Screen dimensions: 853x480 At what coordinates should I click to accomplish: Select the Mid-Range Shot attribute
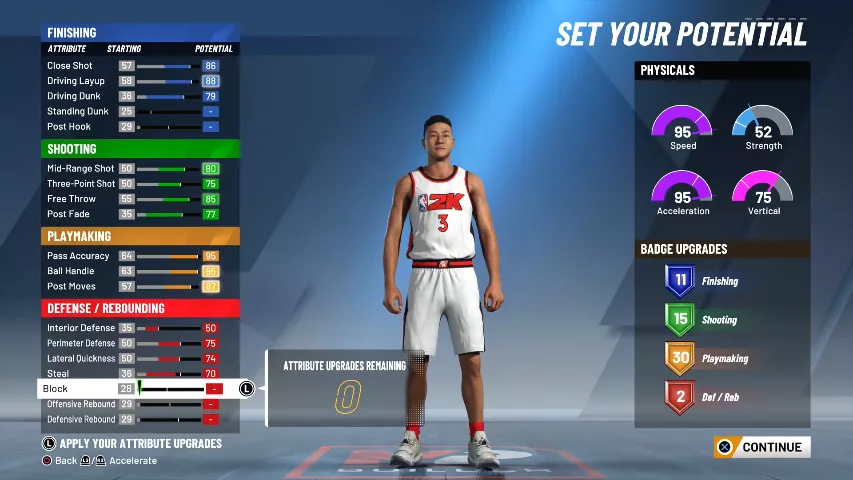click(x=132, y=169)
